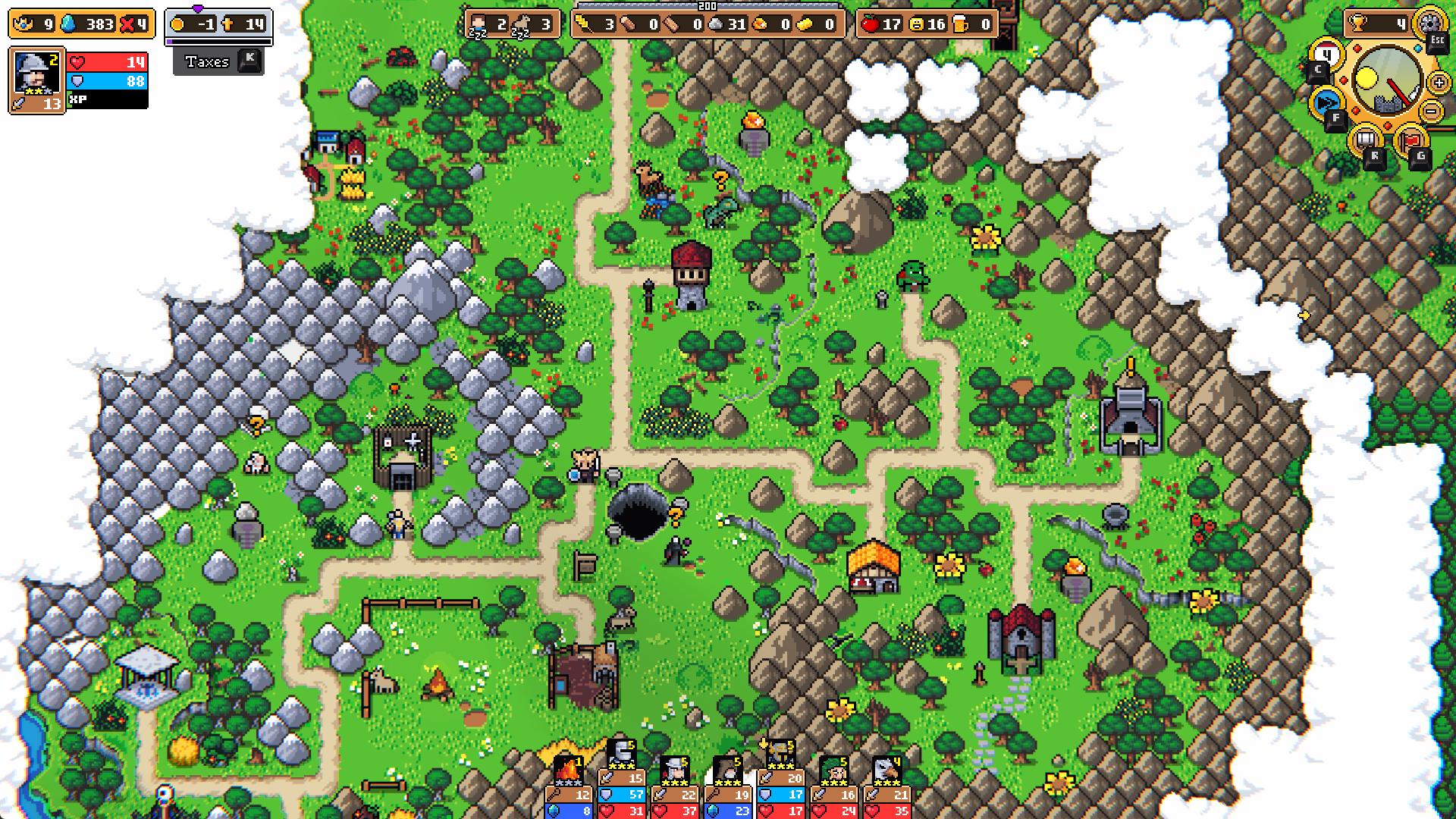Click the red flag icon below the minimap
The image size is (1456, 819).
point(1411,139)
